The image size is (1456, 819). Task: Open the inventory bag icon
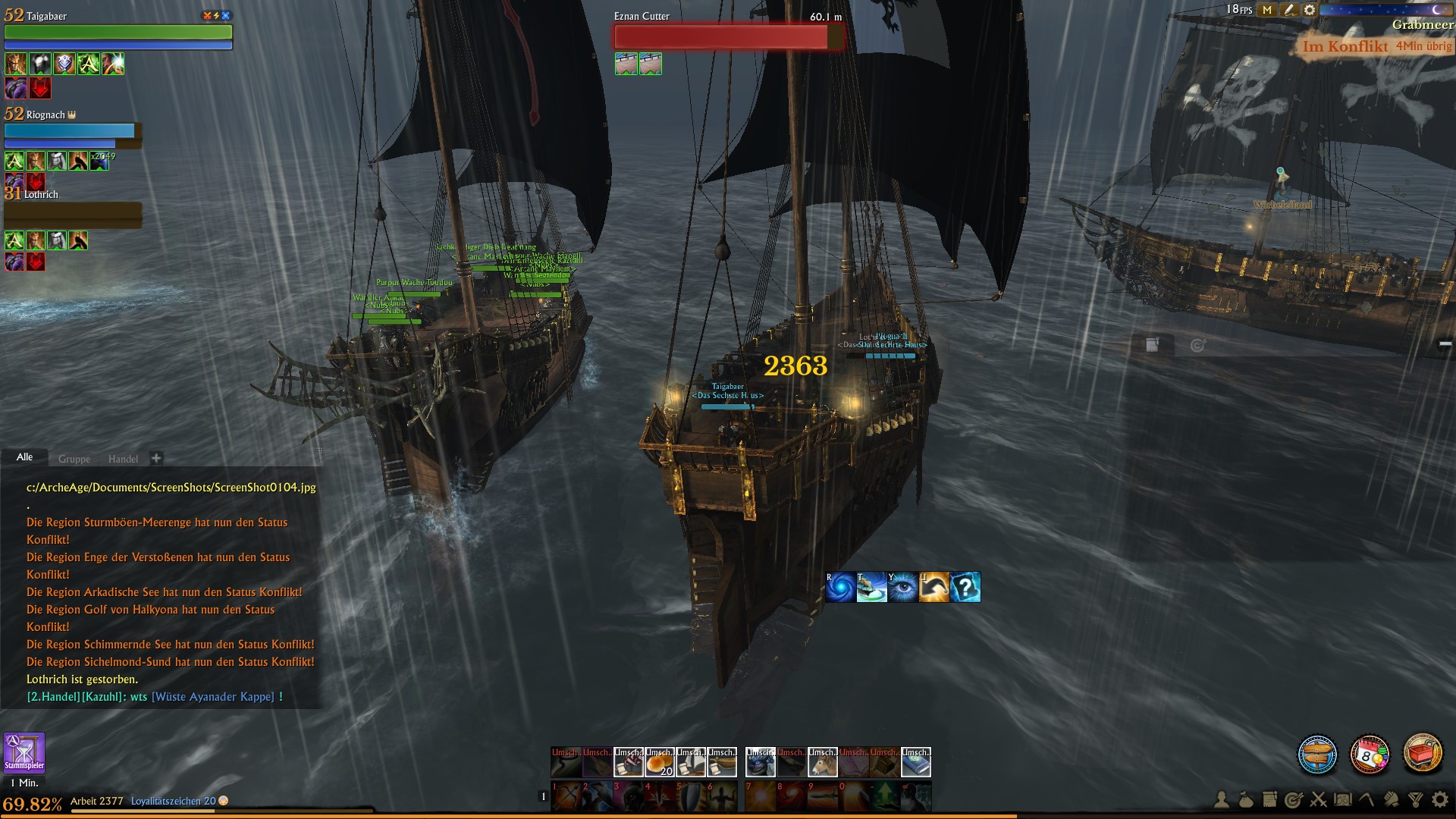[x=1245, y=800]
